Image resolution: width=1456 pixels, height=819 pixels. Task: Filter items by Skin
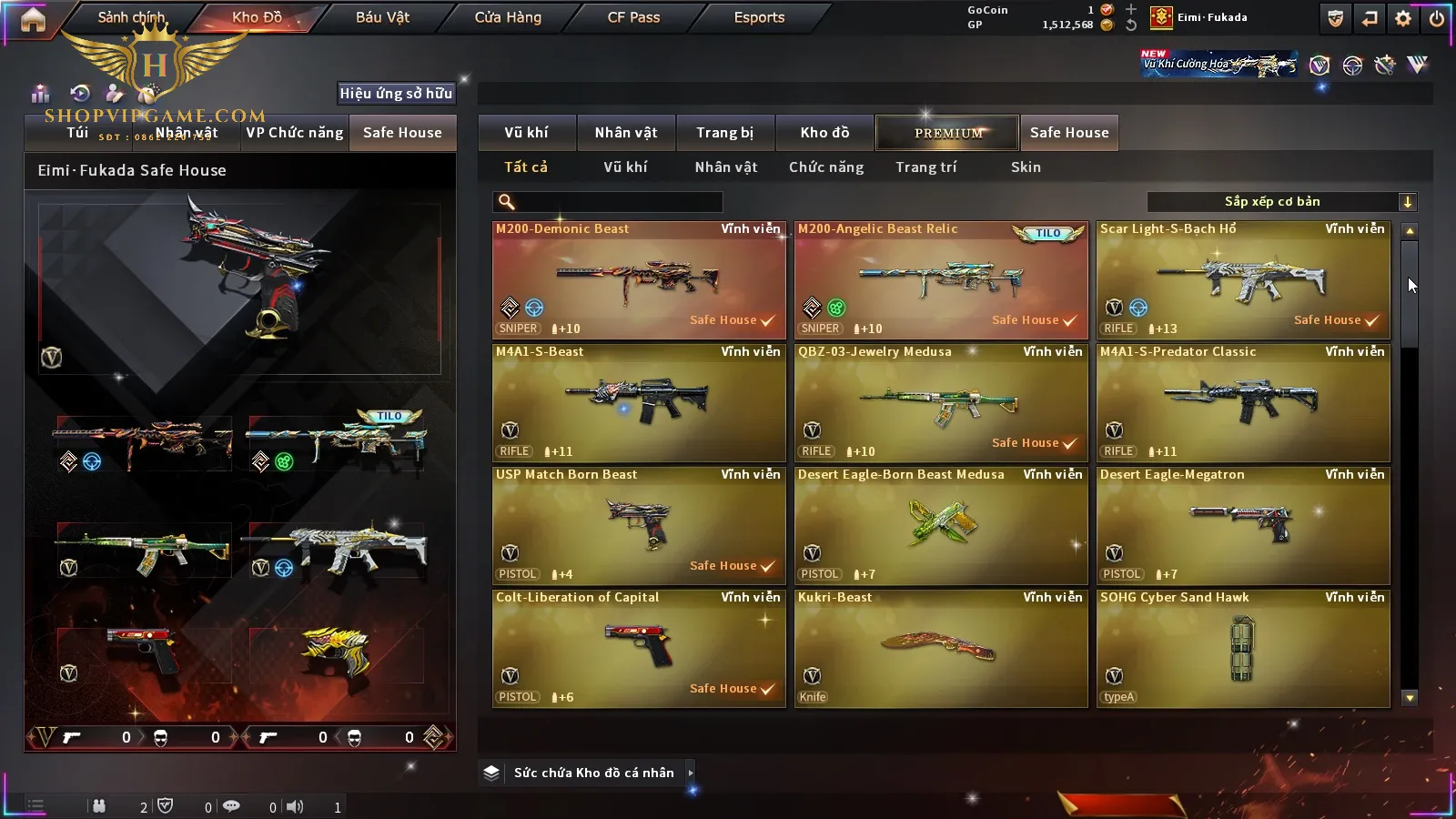(x=1026, y=167)
